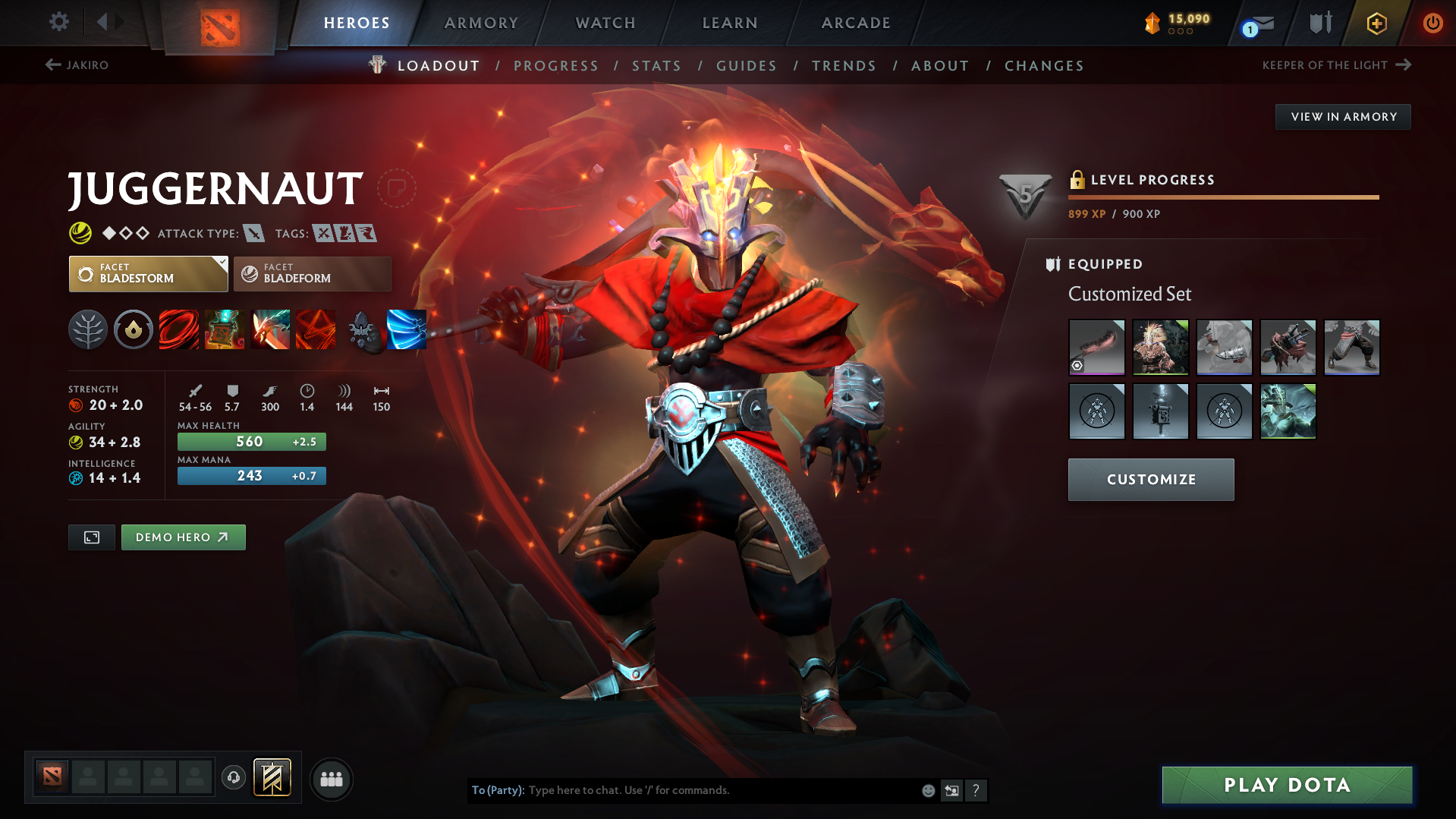Switch to the Bladeform facet
Image resolution: width=1456 pixels, height=819 pixels.
312,274
